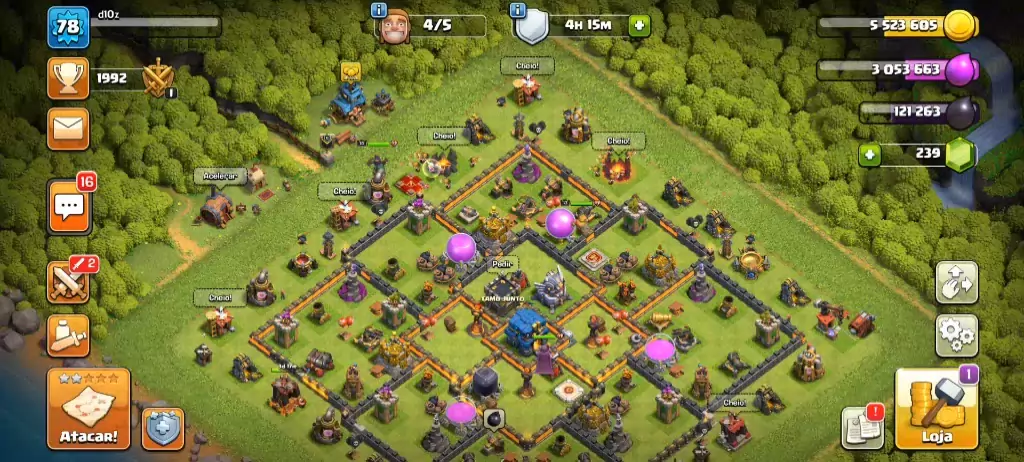The height and width of the screenshot is (462, 1024).
Task: Open the settings gears menu
Action: click(956, 336)
